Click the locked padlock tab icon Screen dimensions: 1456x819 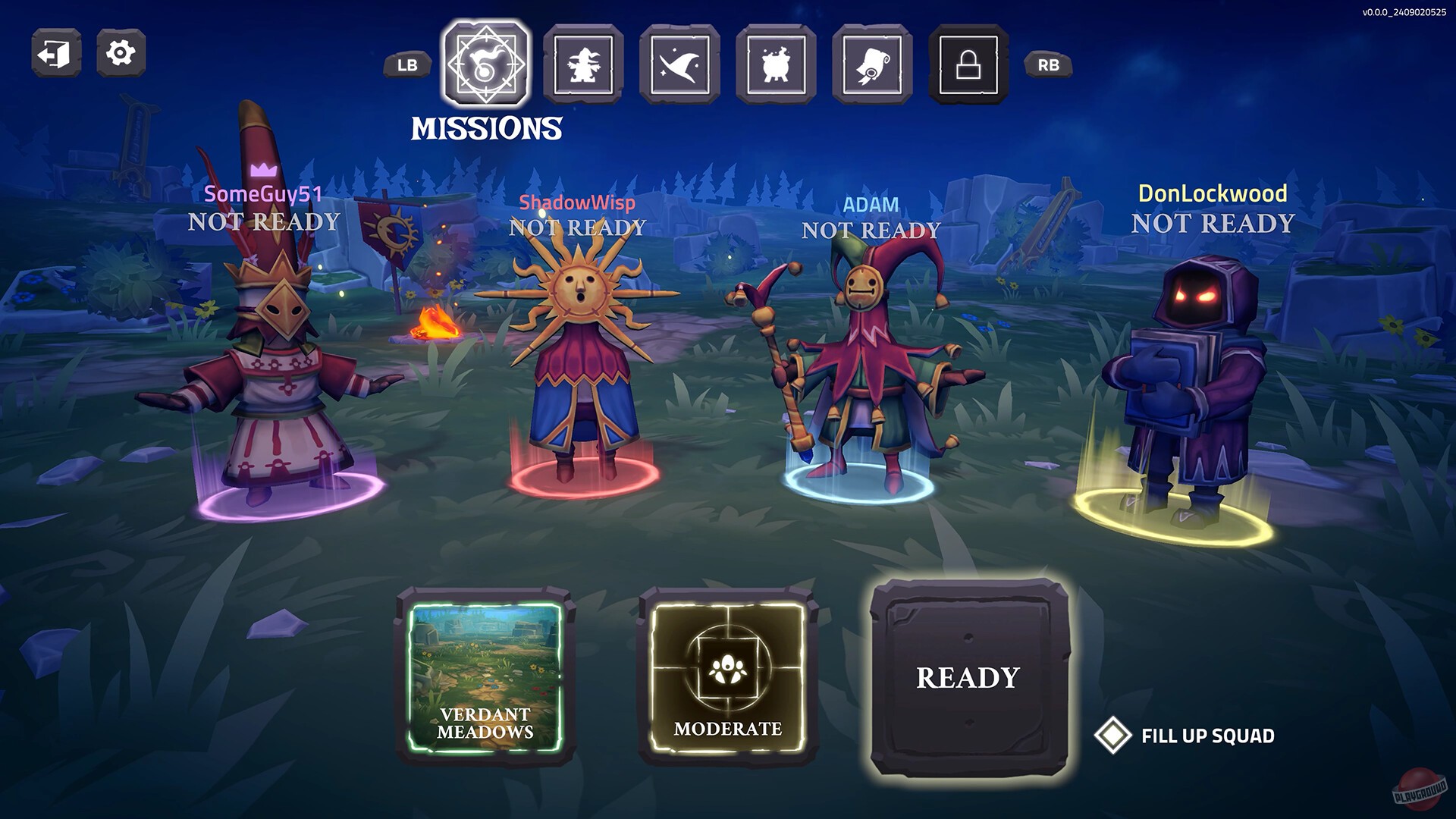click(971, 64)
